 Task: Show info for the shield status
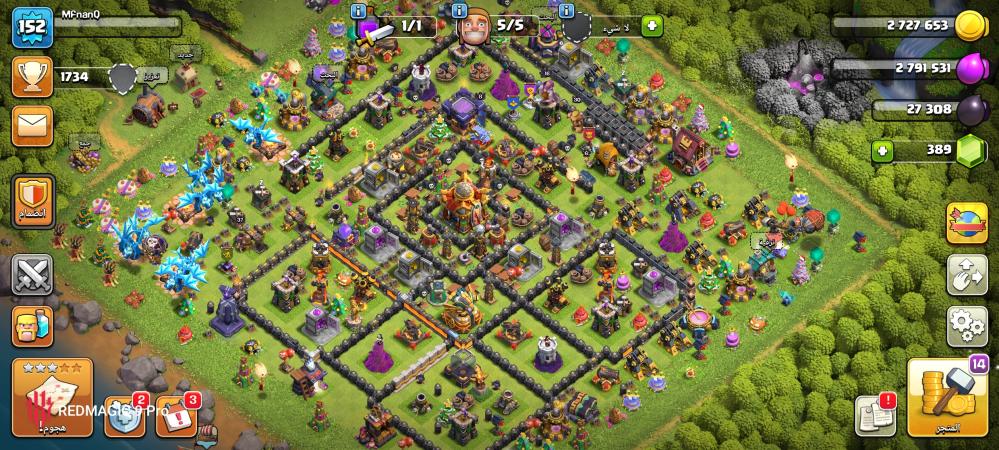click(567, 10)
